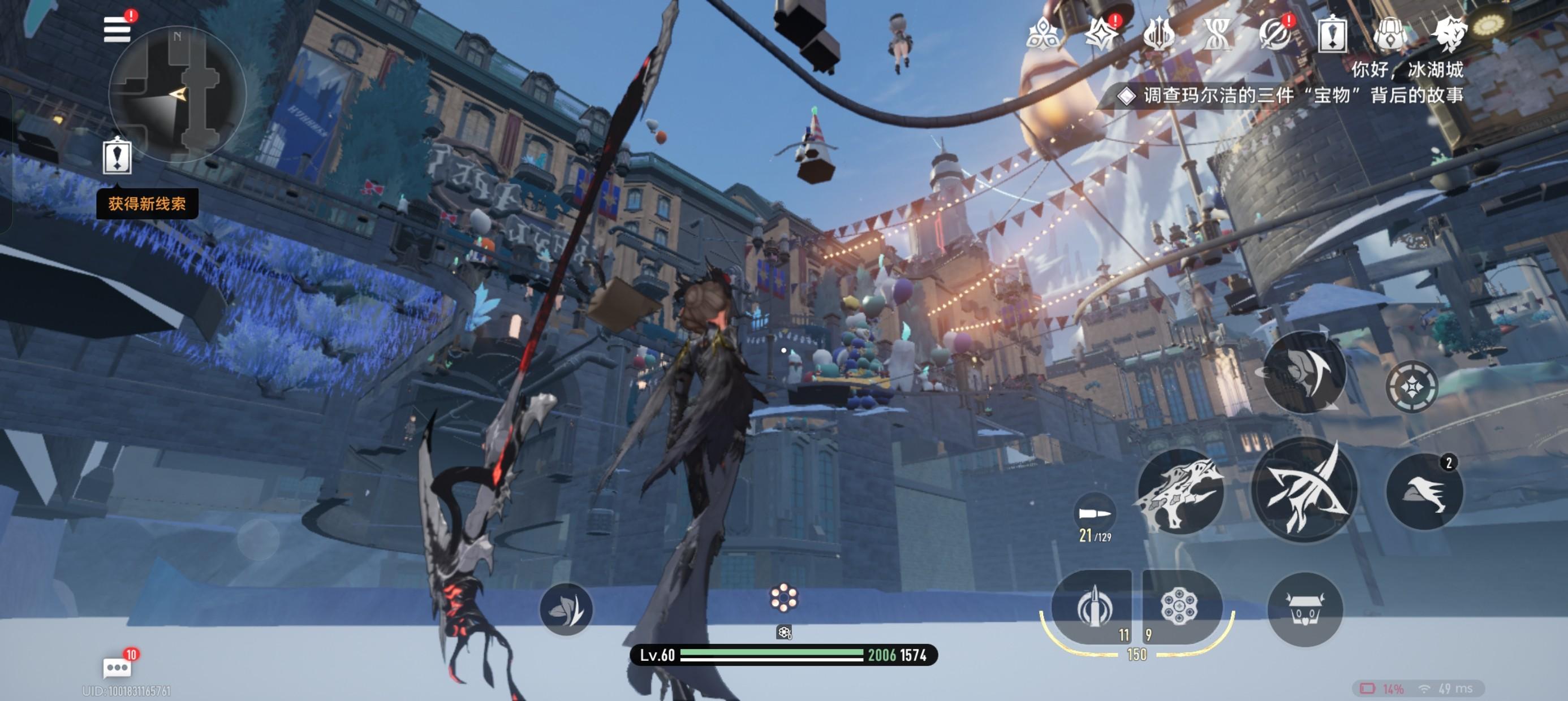Viewport: 1568px width, 701px height.
Task: Open the backpack inventory
Action: (1390, 34)
